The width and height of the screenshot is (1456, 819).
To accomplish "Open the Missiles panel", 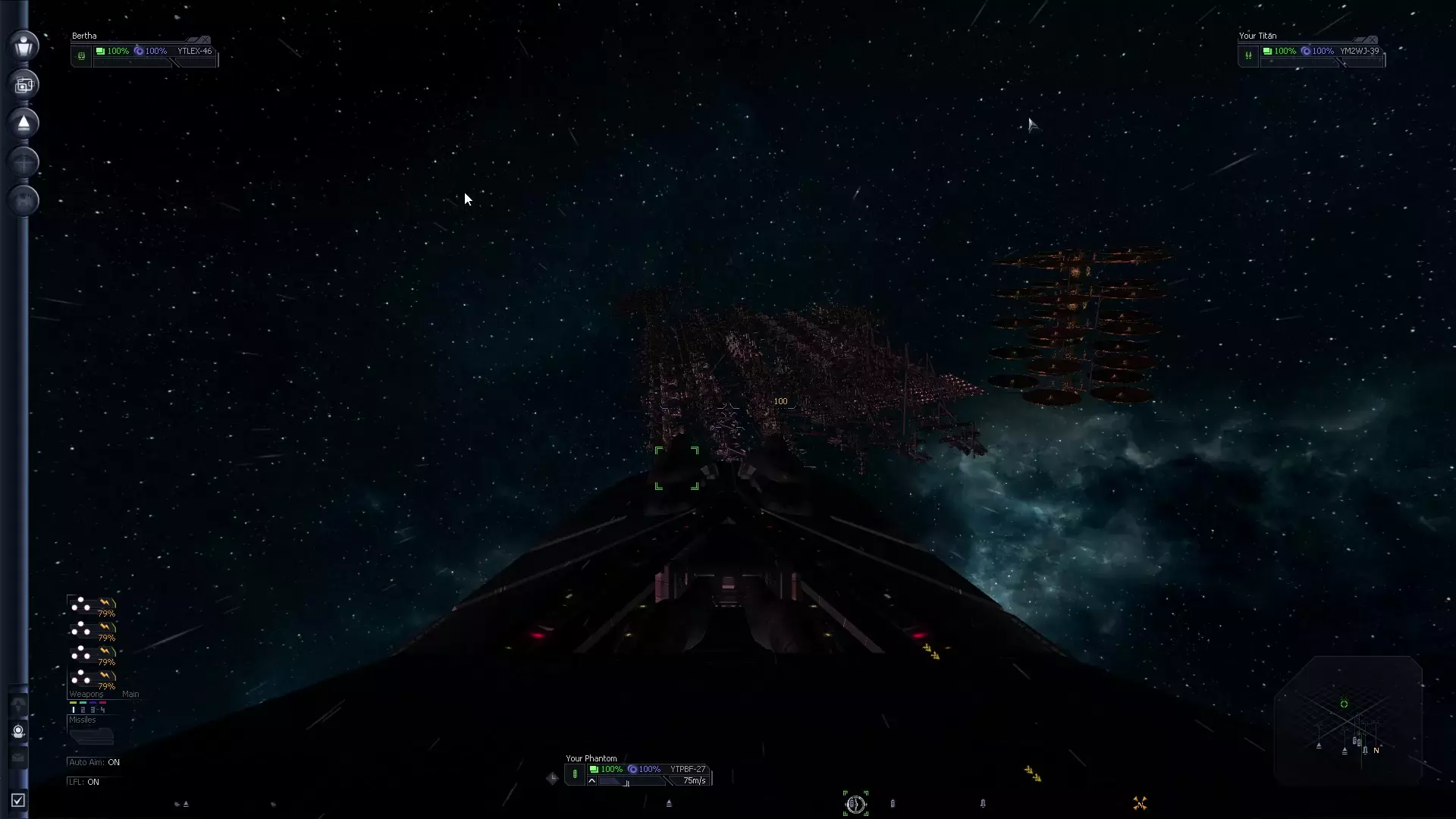I will point(82,720).
